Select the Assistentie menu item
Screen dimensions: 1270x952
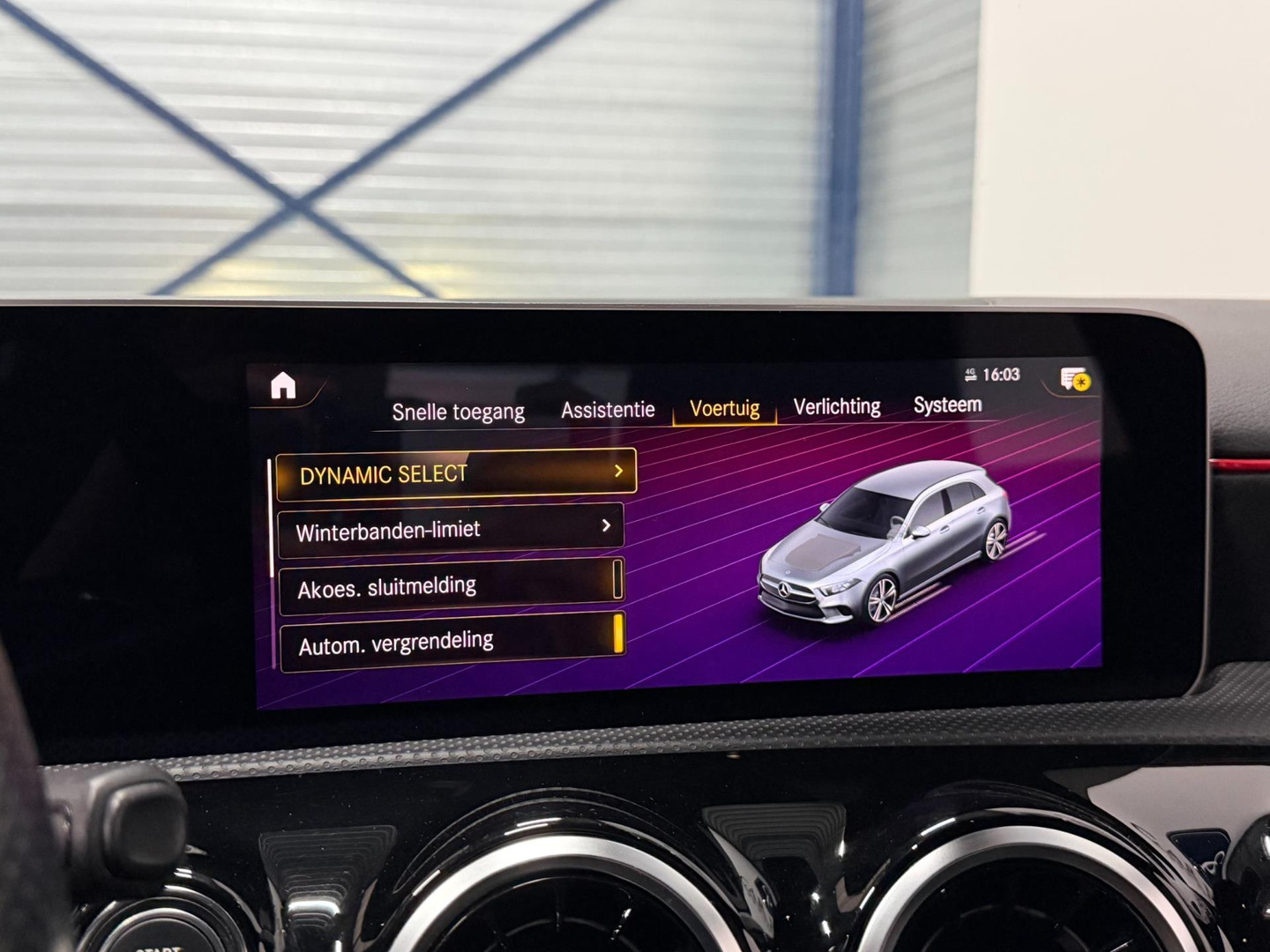[606, 409]
